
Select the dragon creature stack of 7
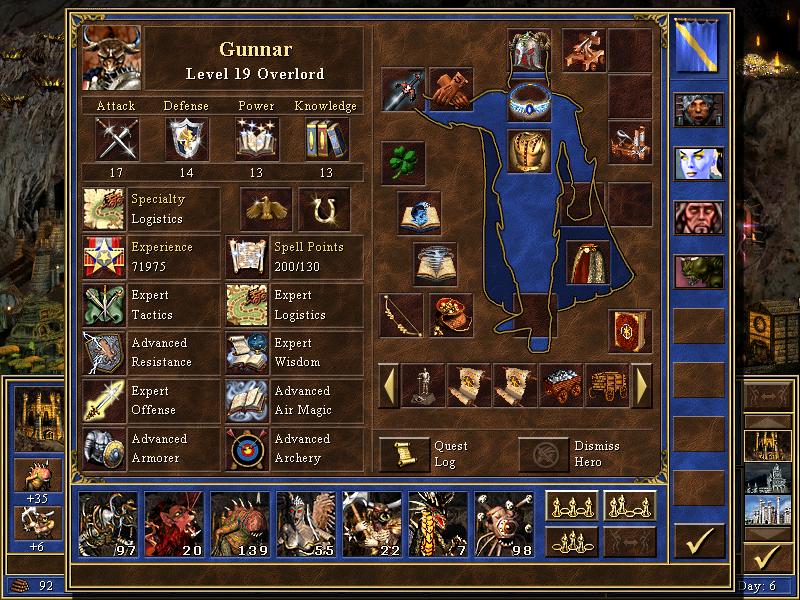point(438,522)
